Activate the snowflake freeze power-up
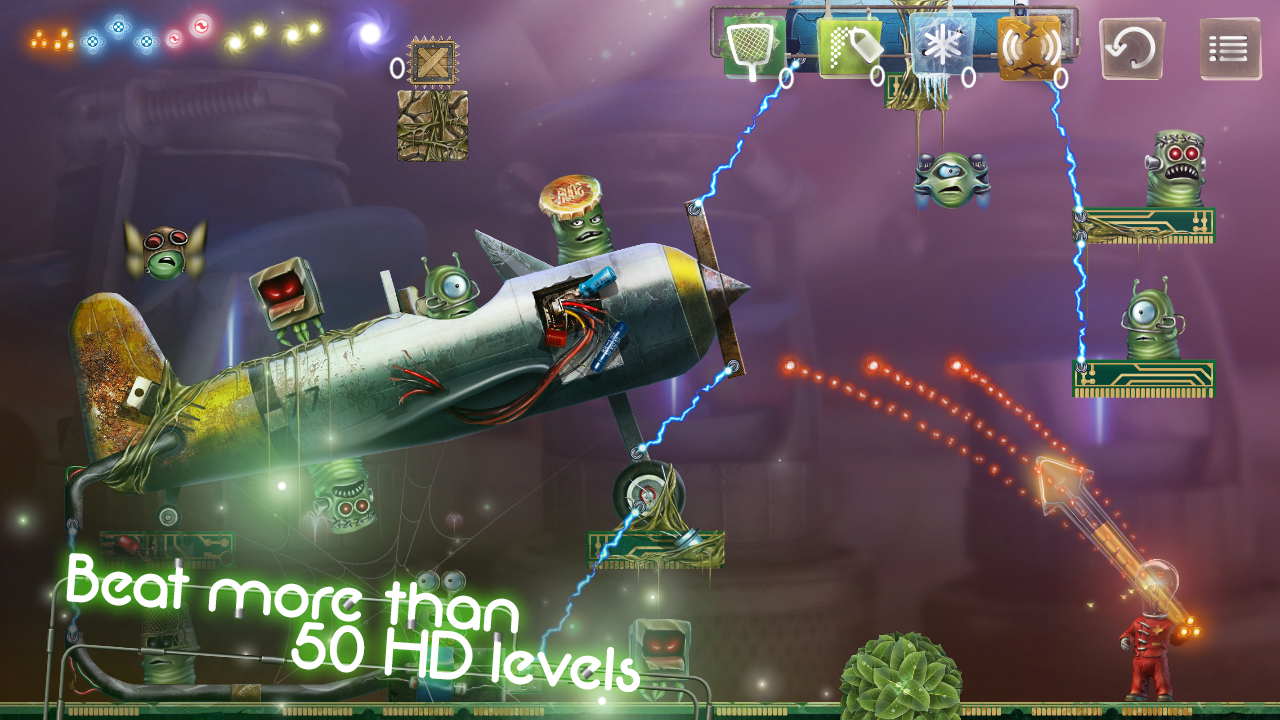The width and height of the screenshot is (1280, 720). (x=940, y=47)
